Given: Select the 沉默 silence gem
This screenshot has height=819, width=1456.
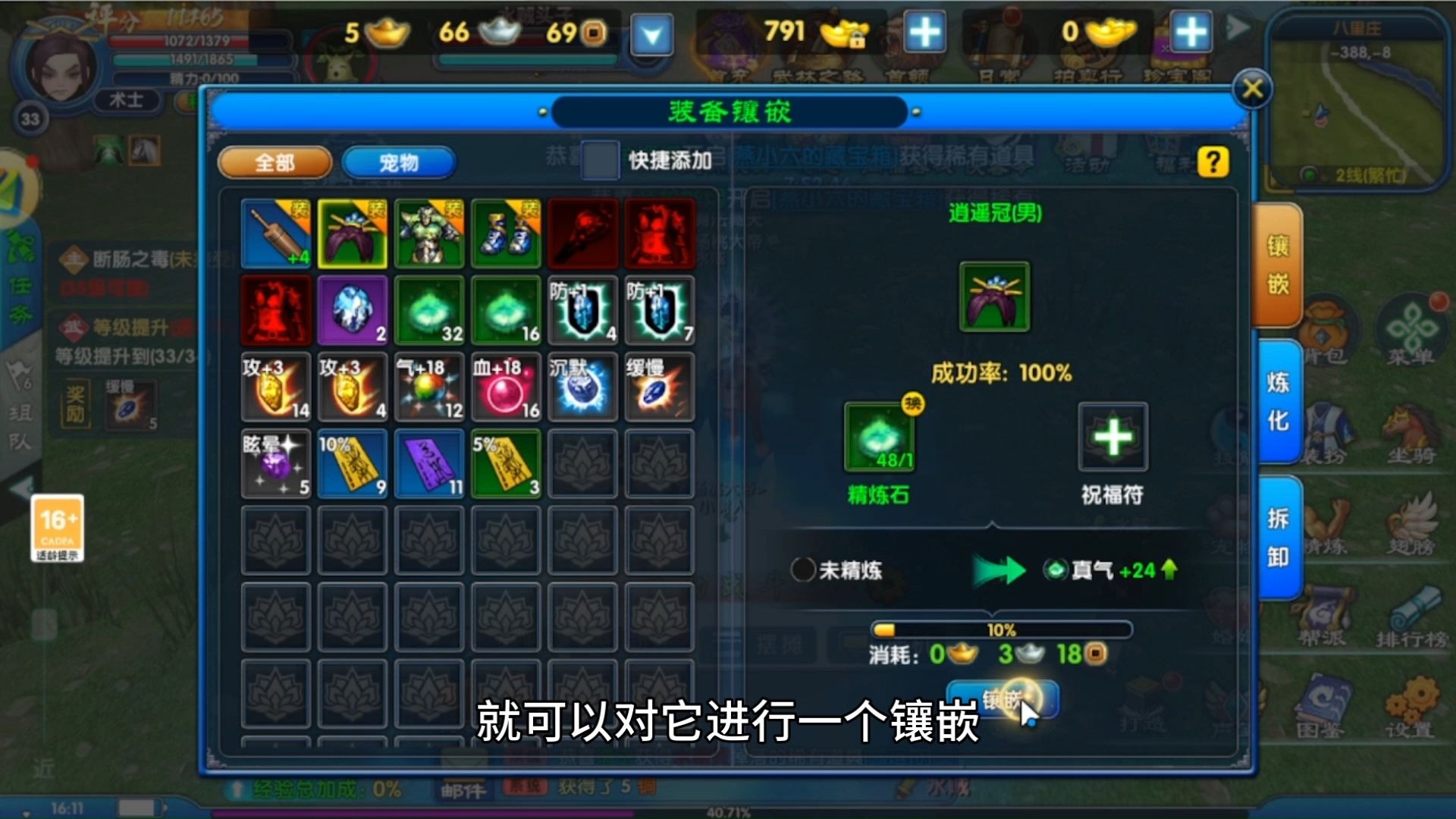Looking at the screenshot, I should pos(582,387).
